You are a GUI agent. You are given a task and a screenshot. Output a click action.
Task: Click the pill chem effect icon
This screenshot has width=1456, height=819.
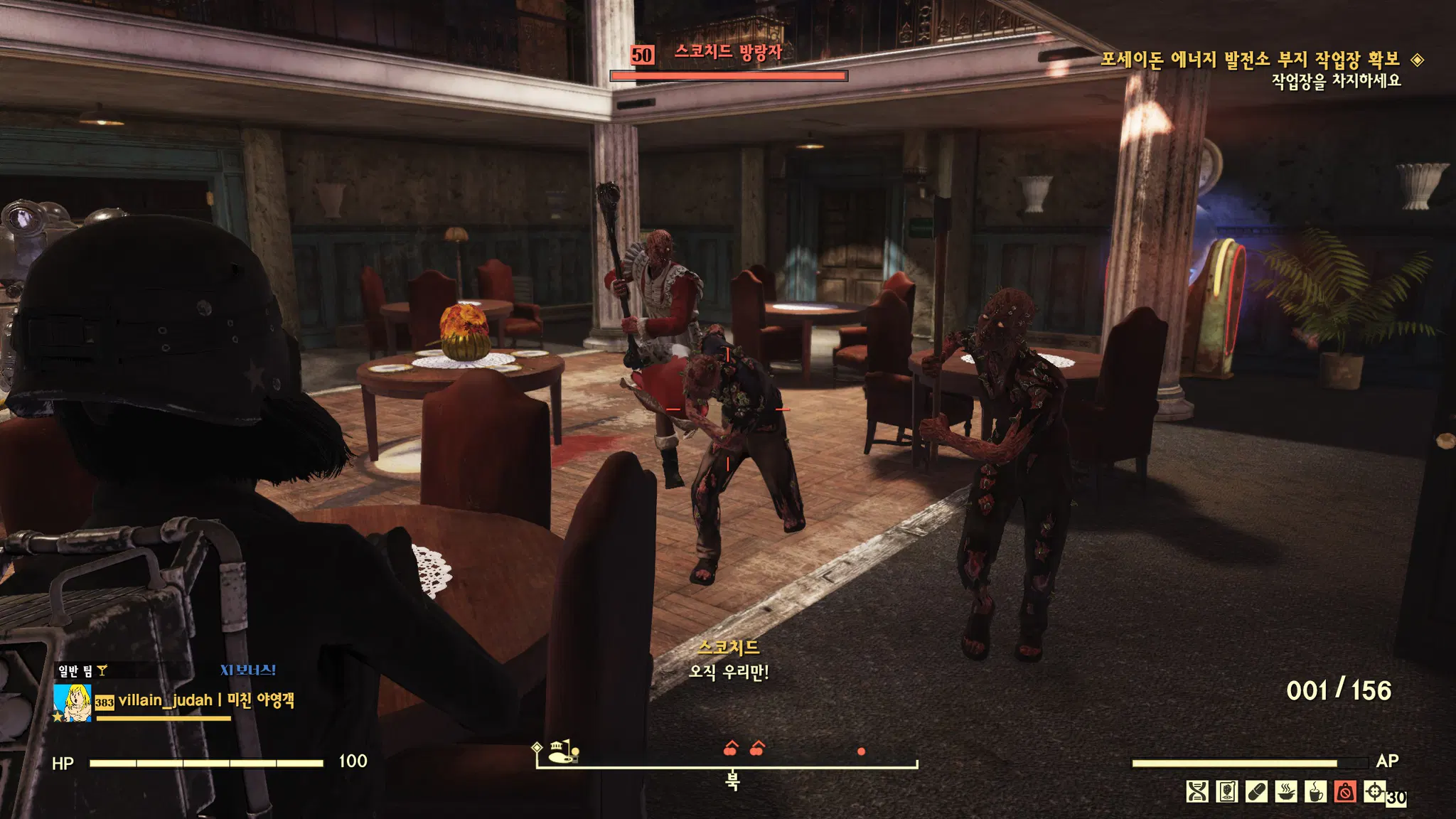point(1256,791)
